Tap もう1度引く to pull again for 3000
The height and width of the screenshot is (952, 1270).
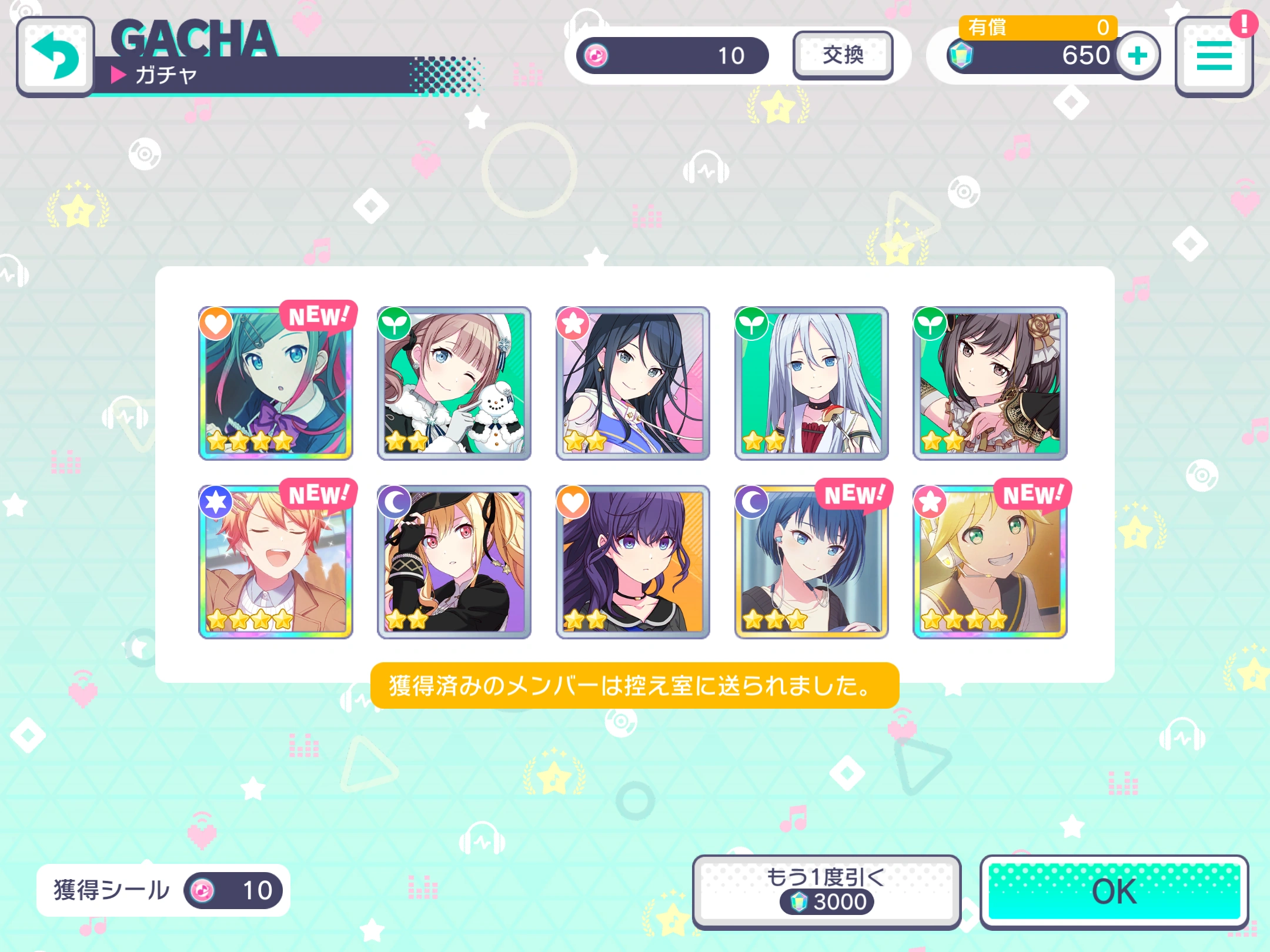[825, 889]
